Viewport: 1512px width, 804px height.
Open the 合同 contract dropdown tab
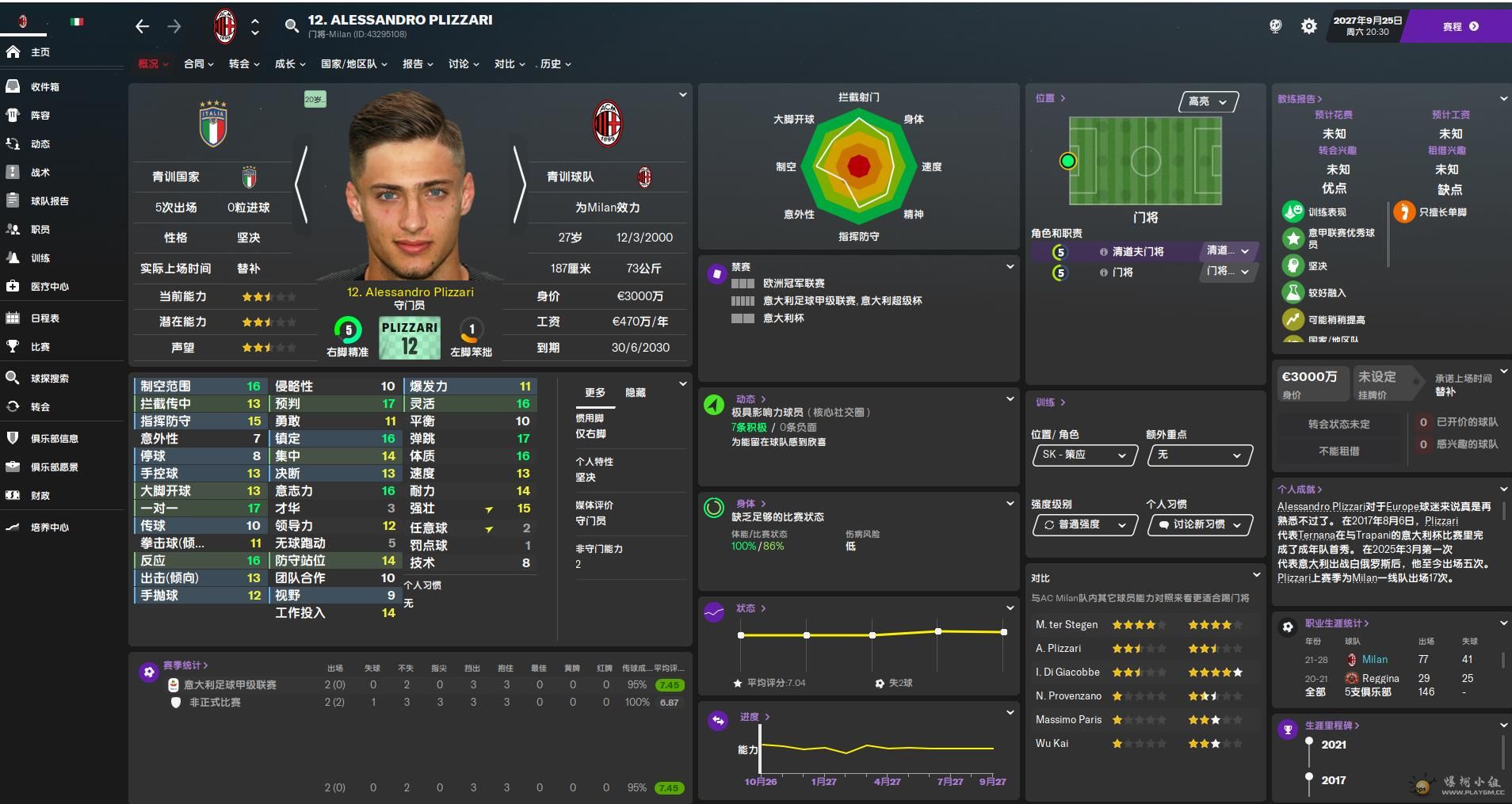click(x=198, y=64)
